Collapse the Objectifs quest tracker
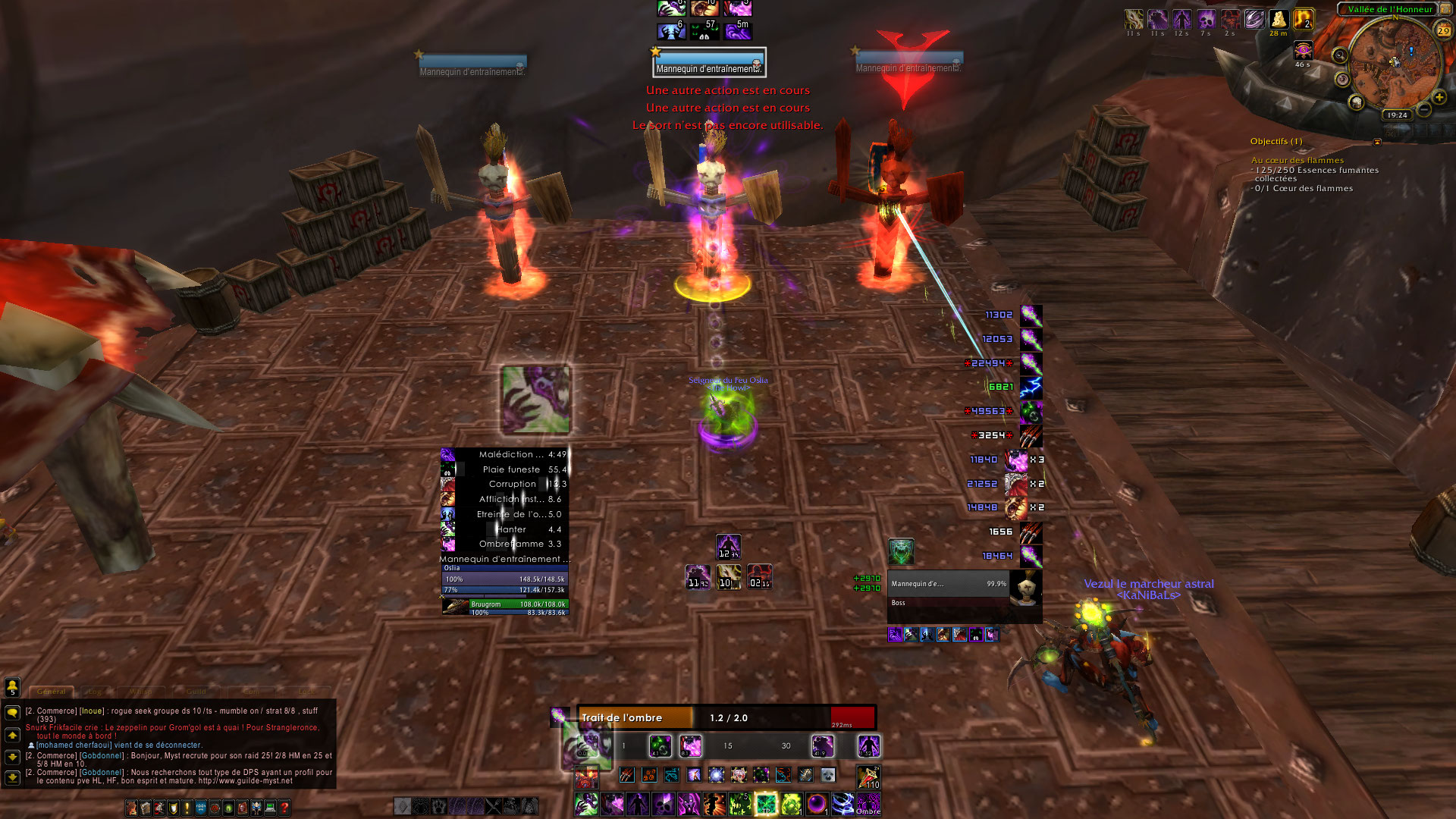1456x819 pixels. [1377, 142]
